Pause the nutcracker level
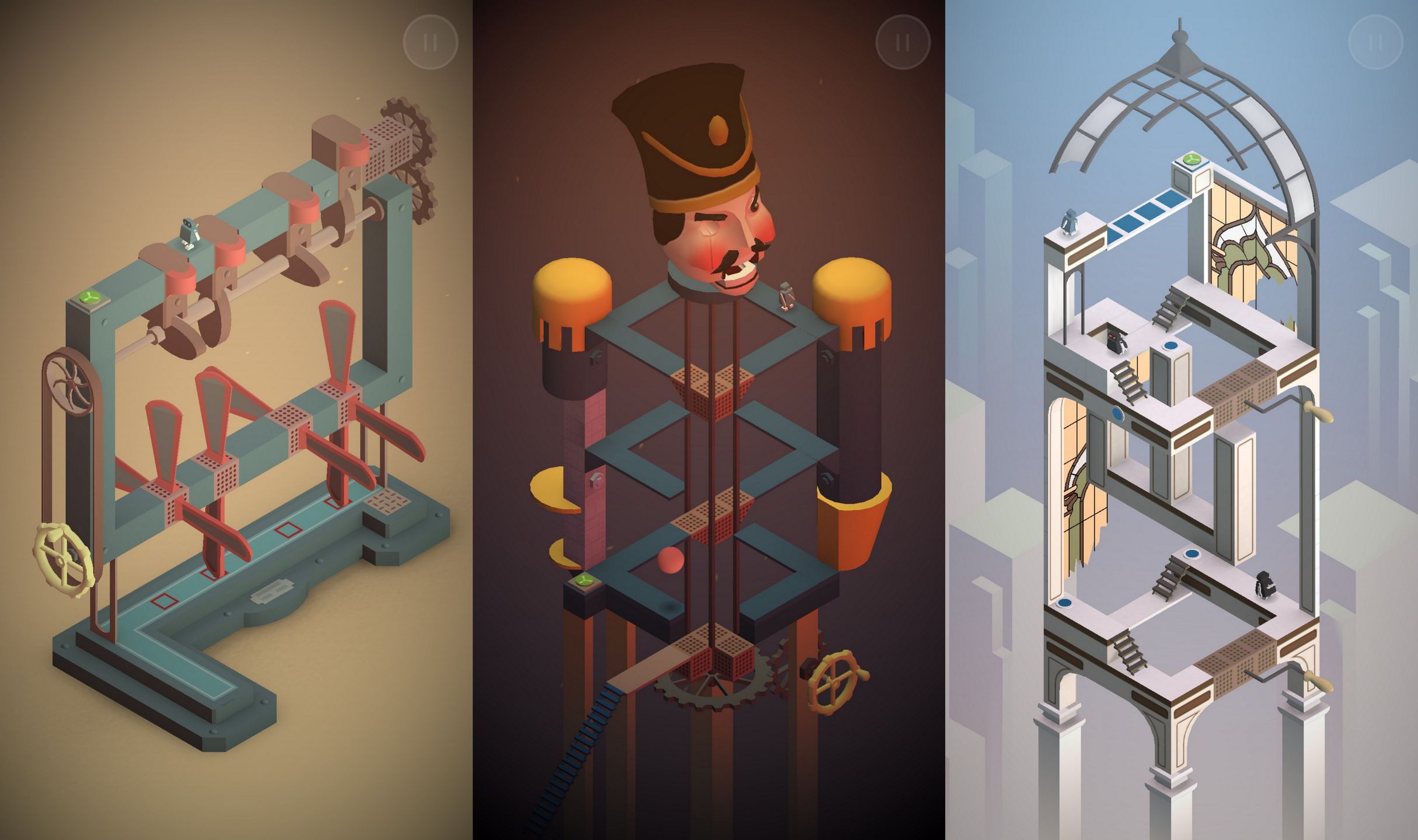This screenshot has width=1418, height=840. pyautogui.click(x=903, y=42)
